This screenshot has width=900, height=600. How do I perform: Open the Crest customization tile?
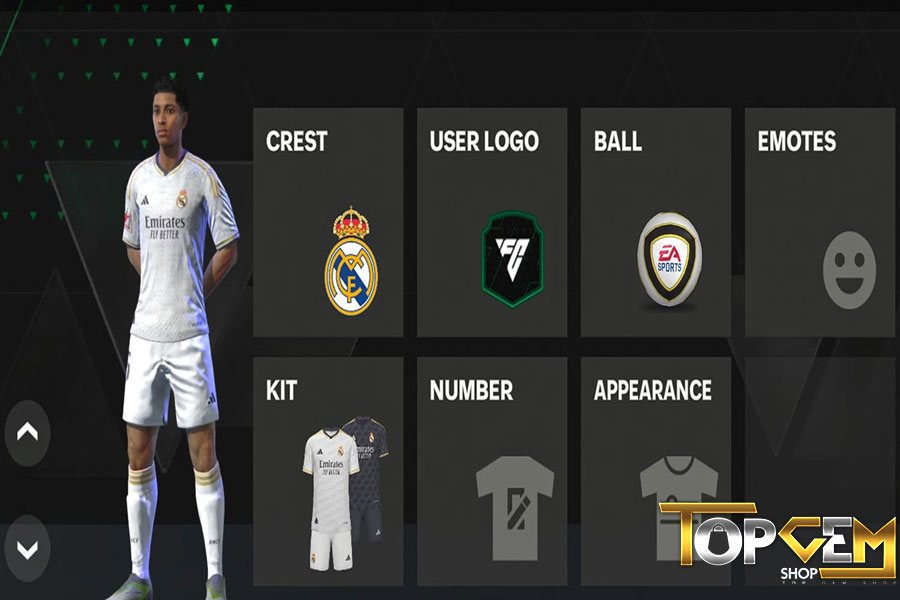point(328,222)
